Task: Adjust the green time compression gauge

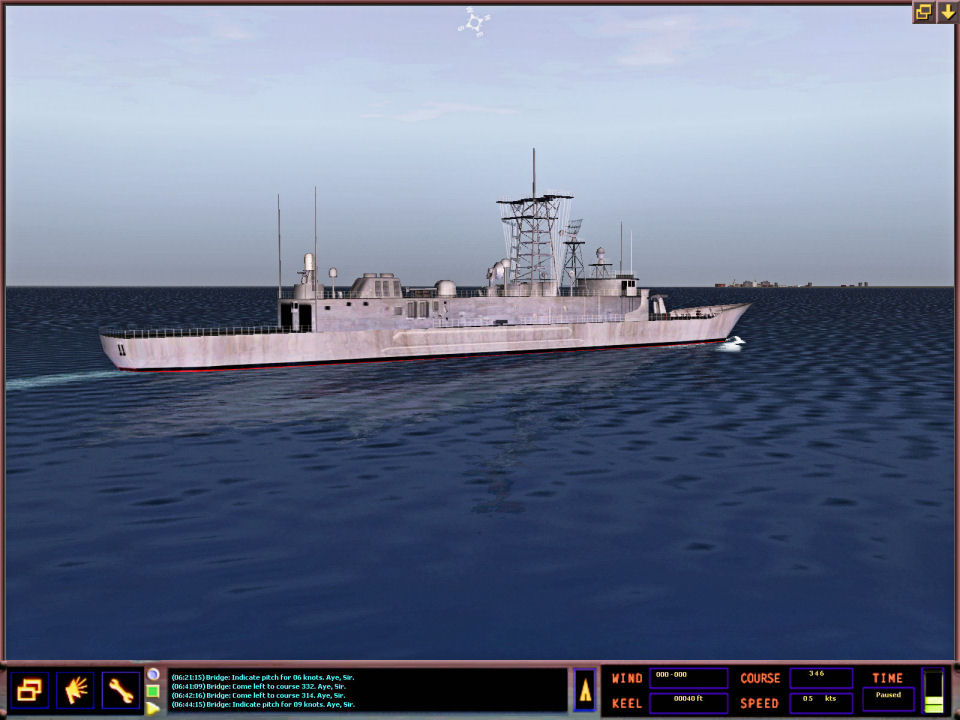Action: (933, 691)
